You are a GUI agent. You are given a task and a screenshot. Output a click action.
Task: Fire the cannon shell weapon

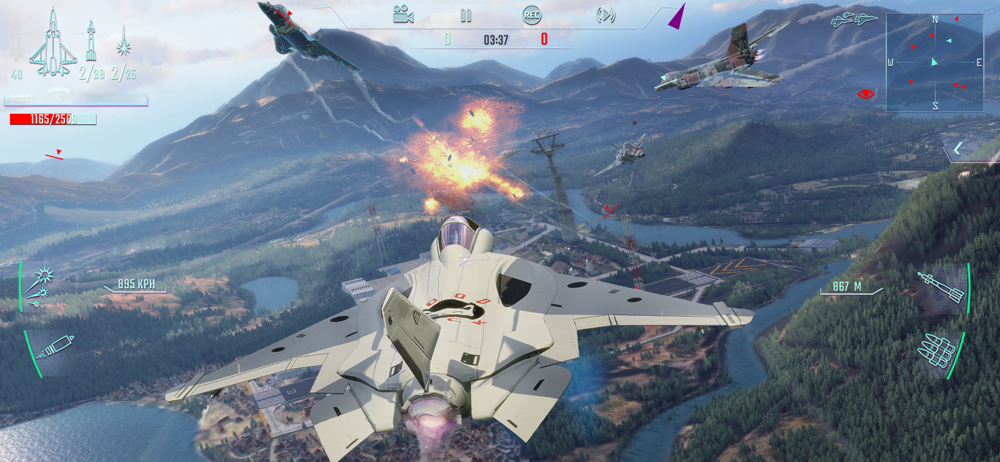point(54,348)
